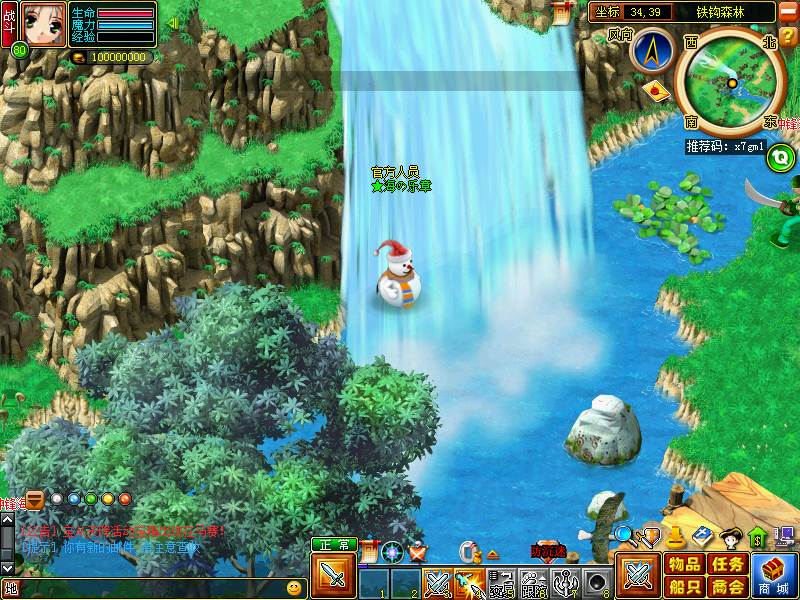Open the 商城 treasure chest shop
Viewport: 800px width, 600px height.
point(776,576)
